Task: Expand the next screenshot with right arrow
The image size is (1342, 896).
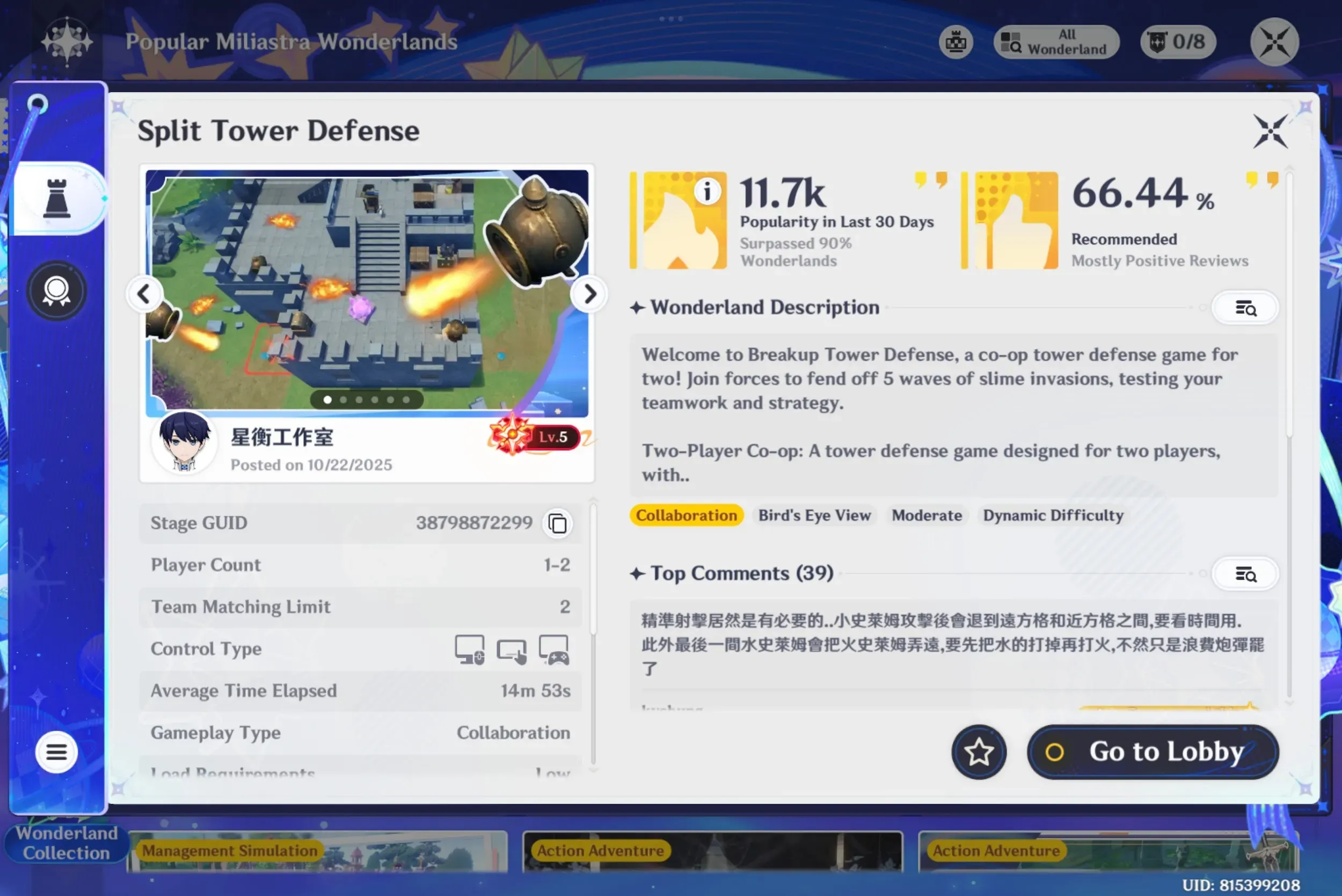Action: 589,294
